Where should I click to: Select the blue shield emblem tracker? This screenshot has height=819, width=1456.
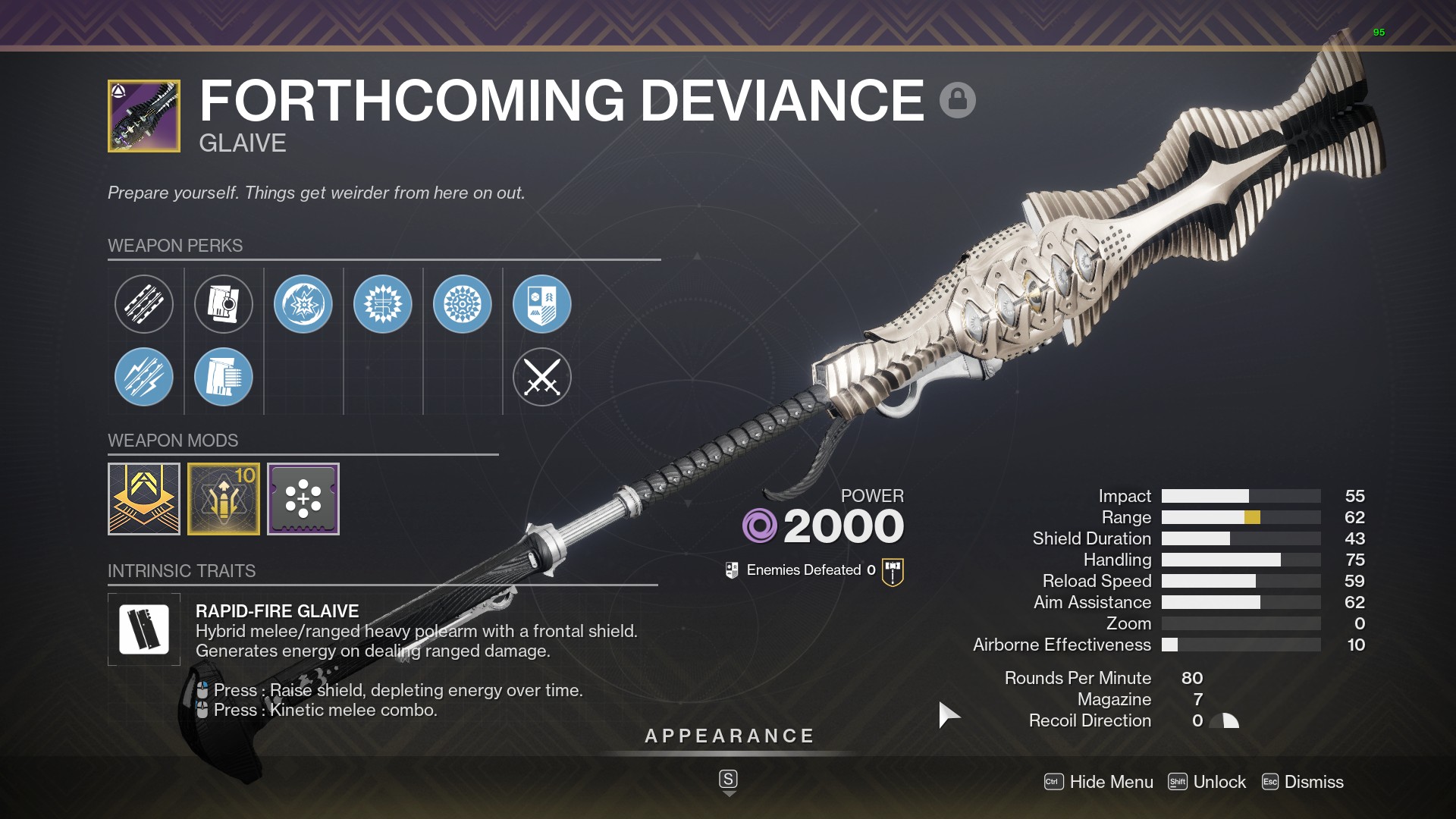point(542,304)
